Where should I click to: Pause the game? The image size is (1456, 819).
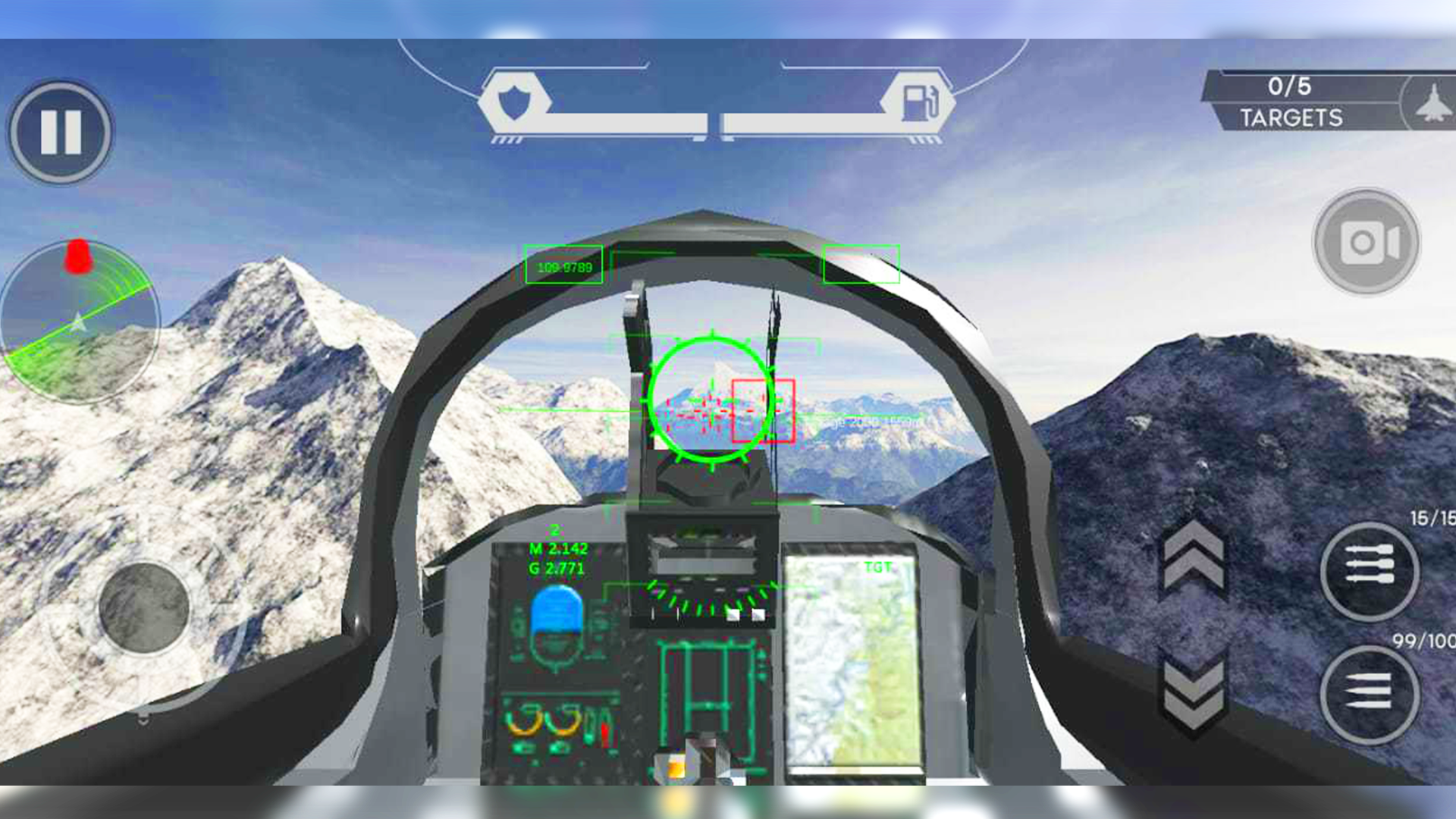(x=61, y=129)
